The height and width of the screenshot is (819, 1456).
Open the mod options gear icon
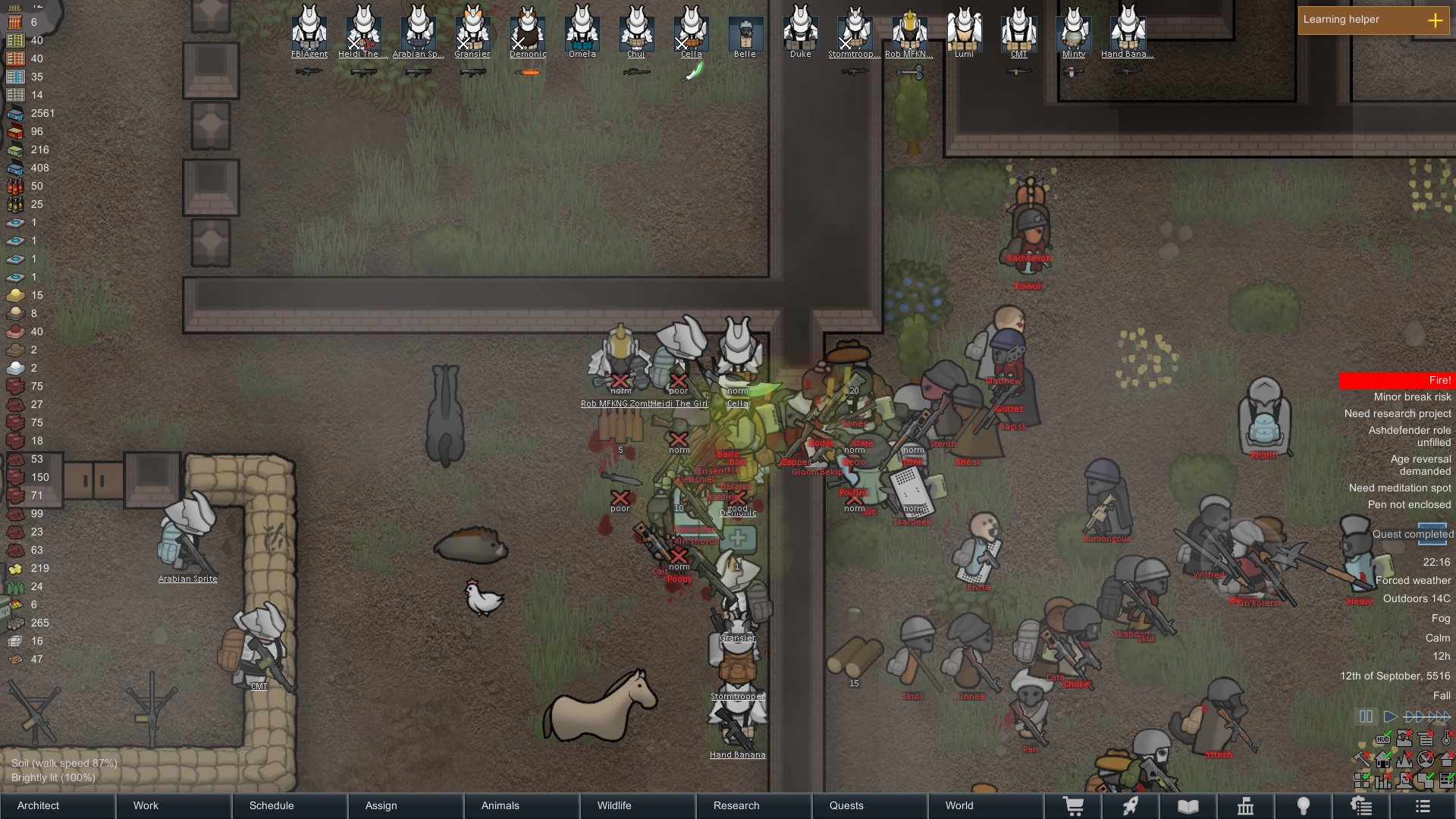pyautogui.click(x=1361, y=805)
